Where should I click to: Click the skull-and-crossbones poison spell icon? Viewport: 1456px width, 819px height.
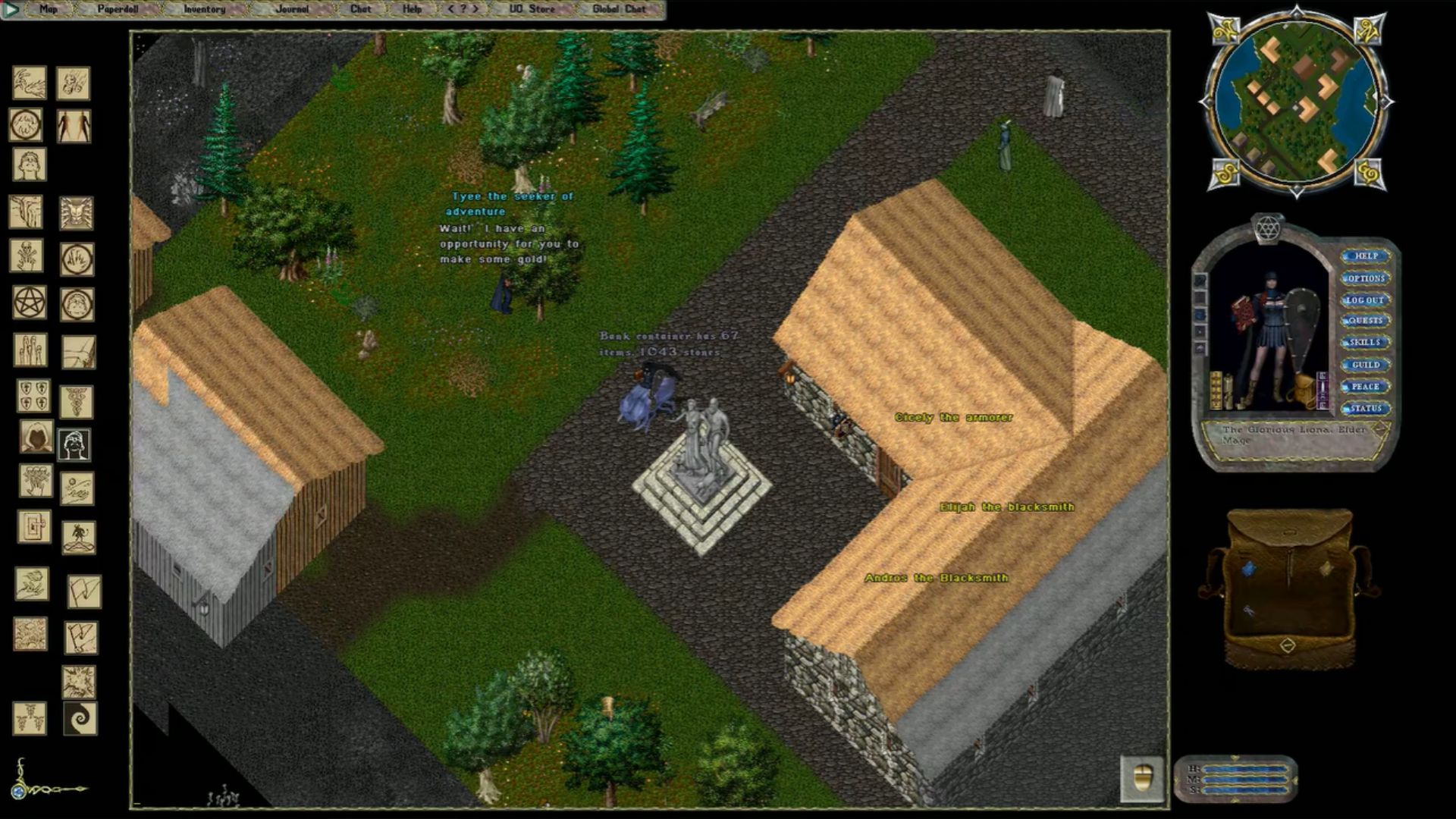28,254
